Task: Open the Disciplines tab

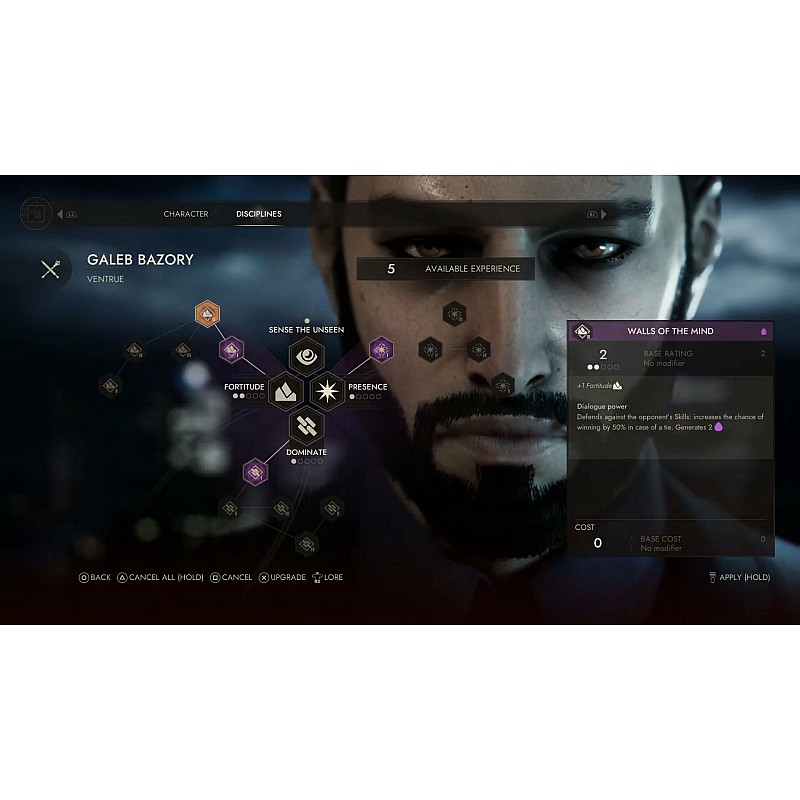Action: [258, 214]
